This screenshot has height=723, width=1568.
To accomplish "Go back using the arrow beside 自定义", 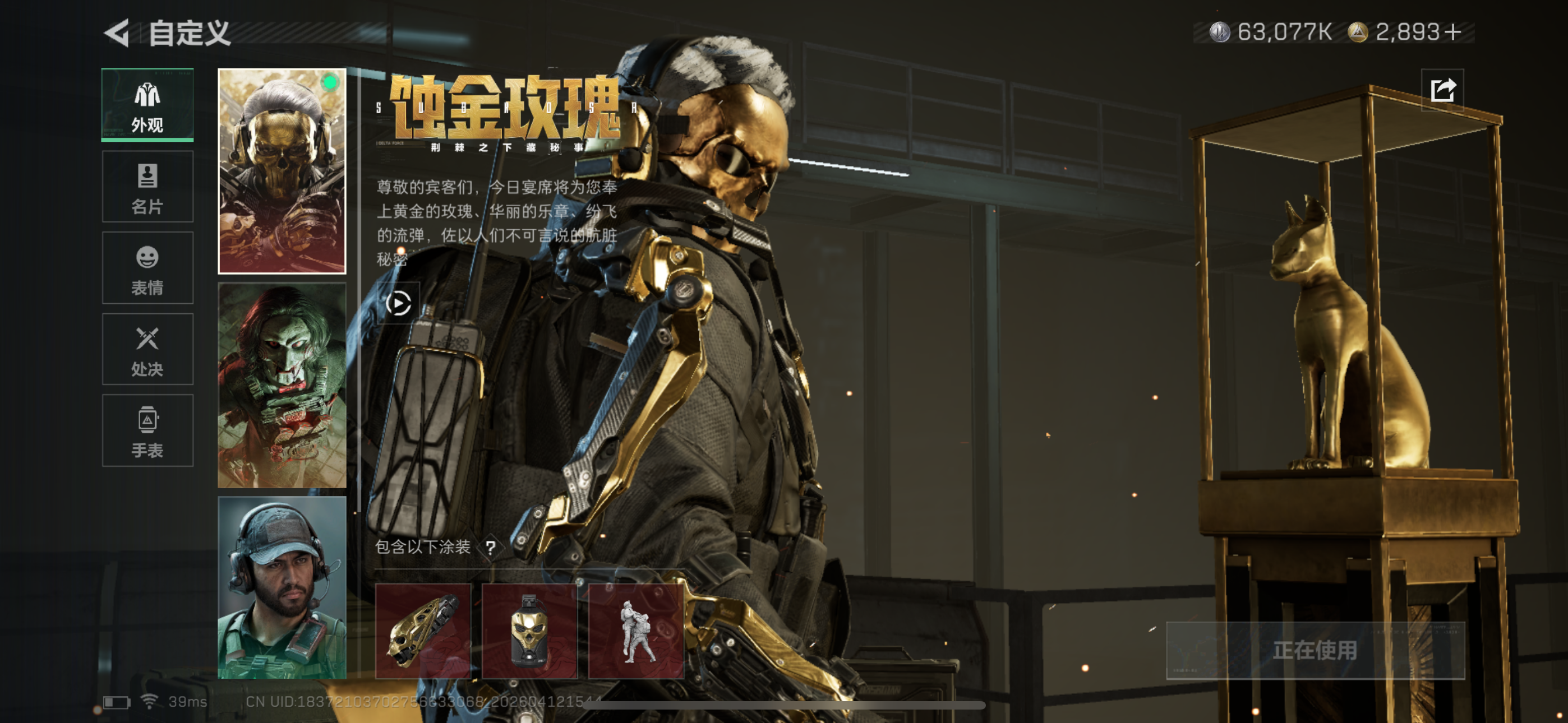I will coord(117,33).
